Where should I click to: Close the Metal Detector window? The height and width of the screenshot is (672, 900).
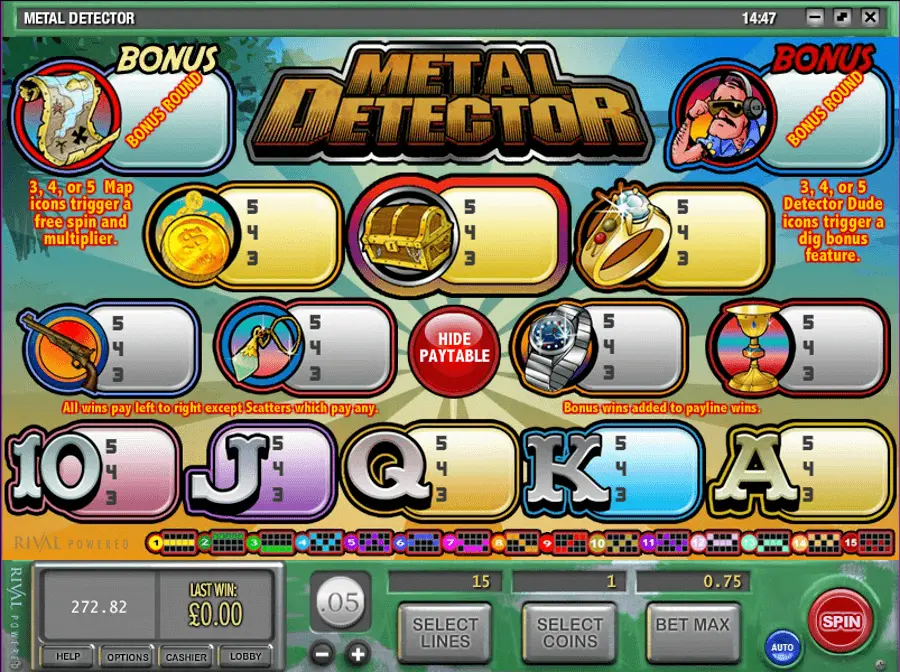pyautogui.click(x=872, y=17)
